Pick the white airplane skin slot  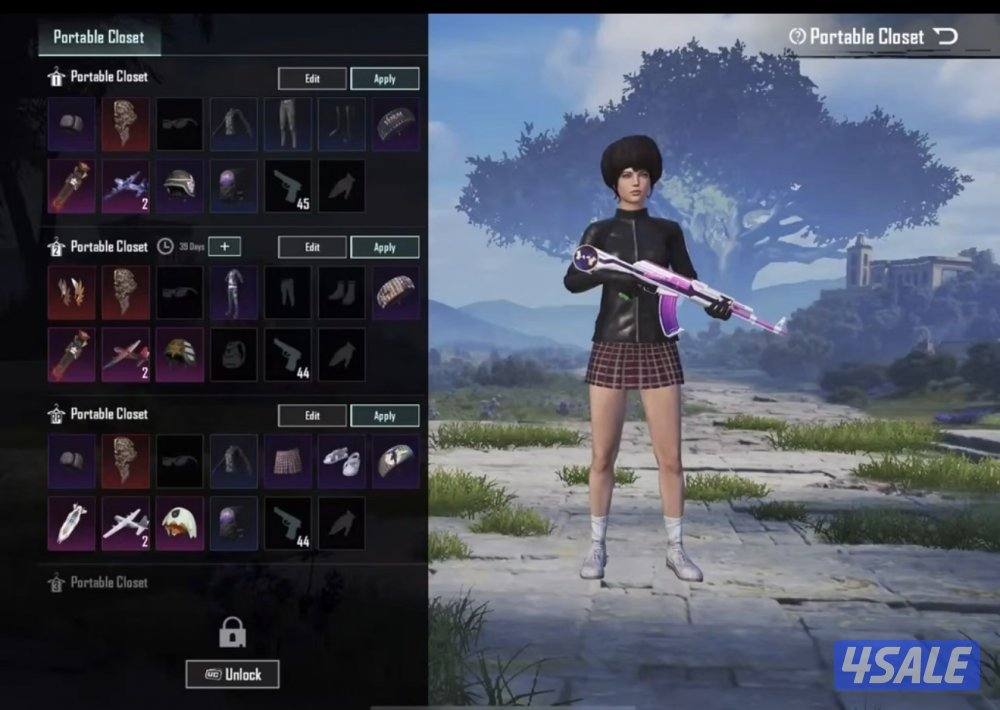125,521
